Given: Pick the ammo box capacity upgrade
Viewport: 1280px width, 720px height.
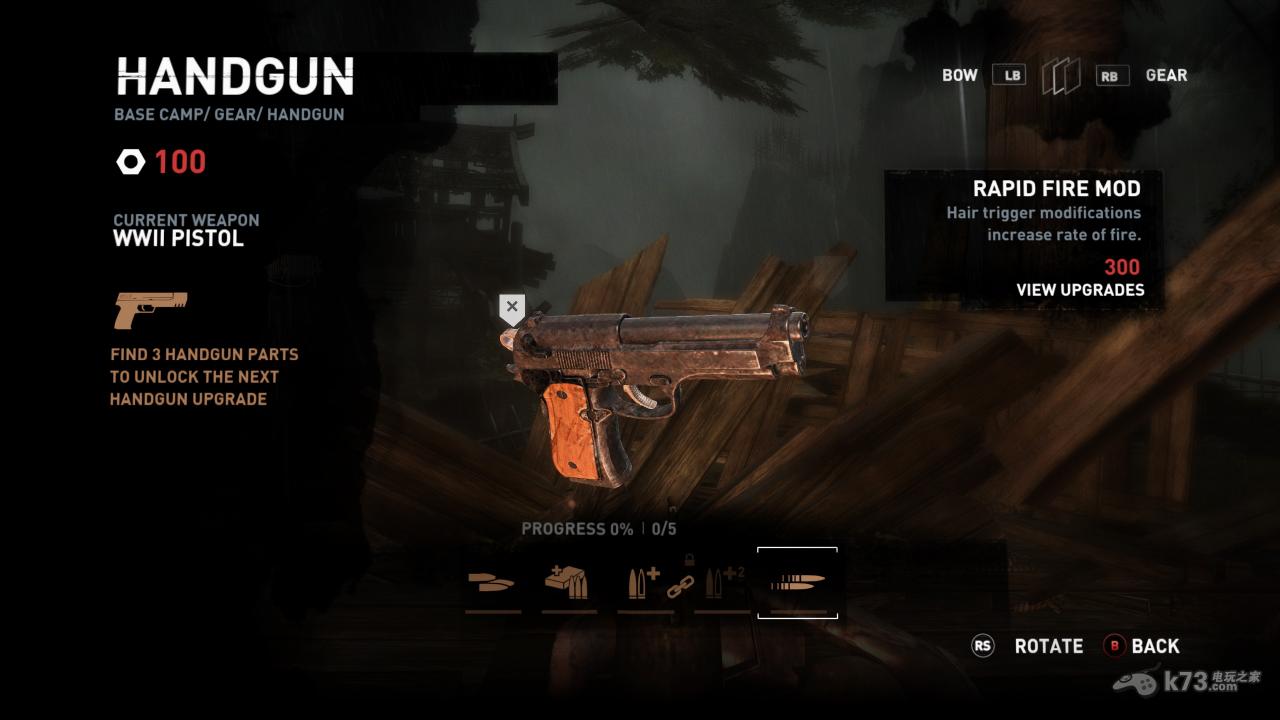Looking at the screenshot, I should tap(569, 583).
